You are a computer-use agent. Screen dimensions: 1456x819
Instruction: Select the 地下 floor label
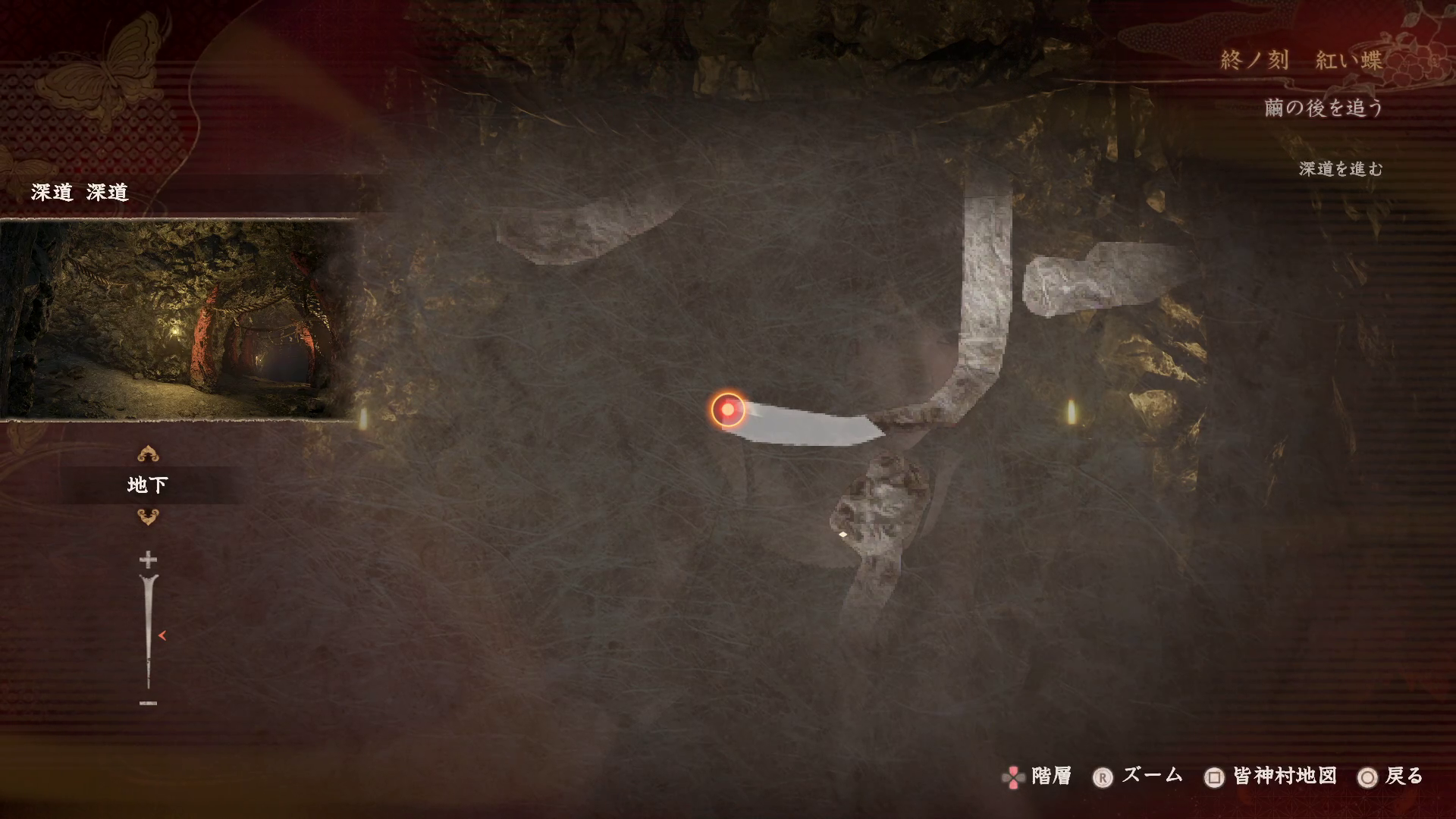(148, 485)
